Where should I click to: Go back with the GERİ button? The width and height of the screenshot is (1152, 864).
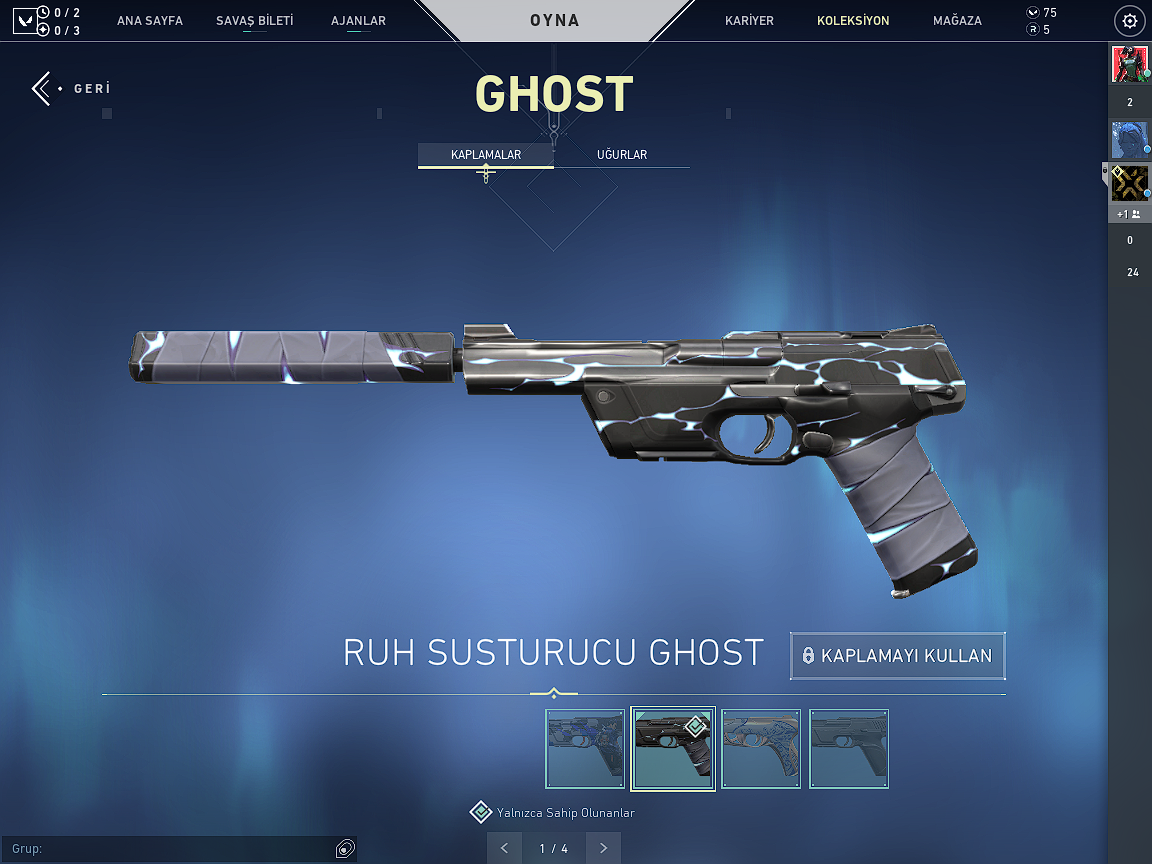click(70, 89)
